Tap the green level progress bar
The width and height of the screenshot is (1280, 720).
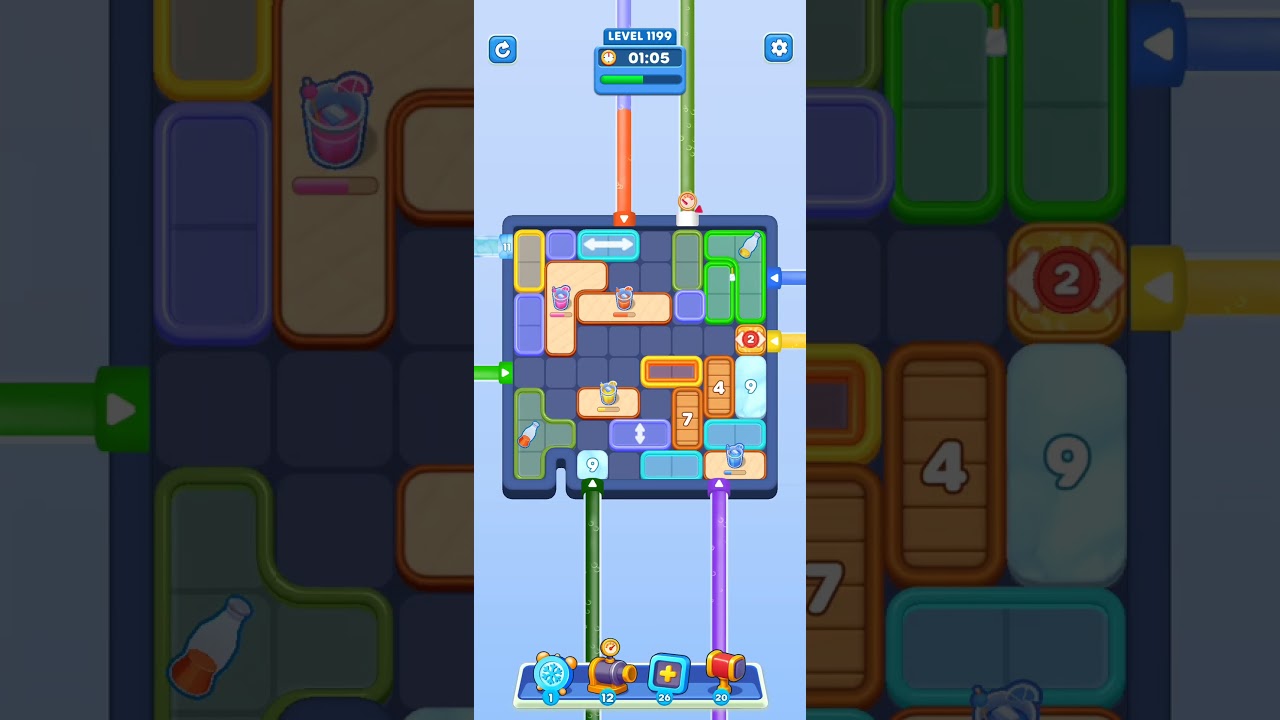click(640, 80)
